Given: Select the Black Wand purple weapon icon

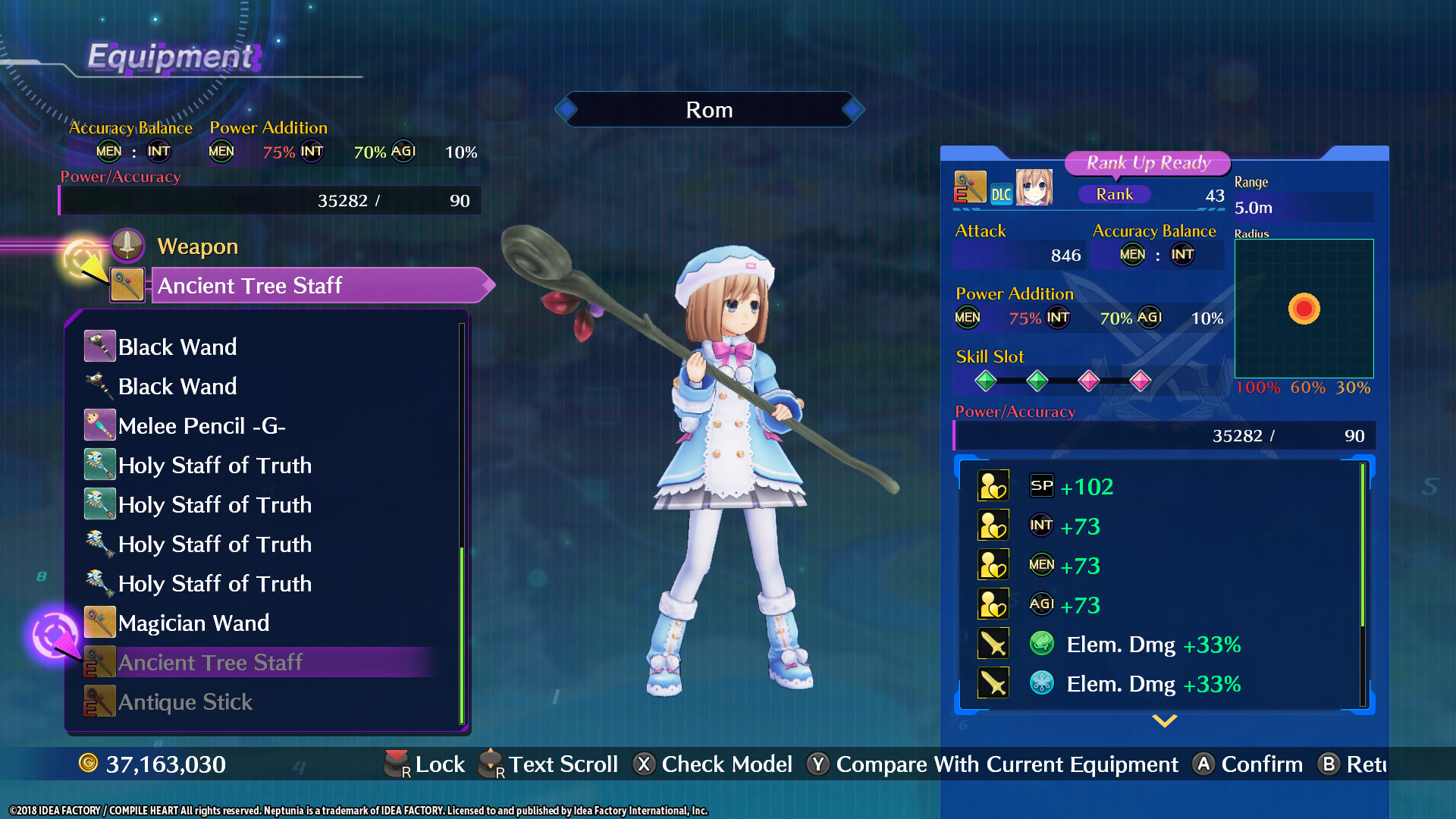Looking at the screenshot, I should point(99,346).
